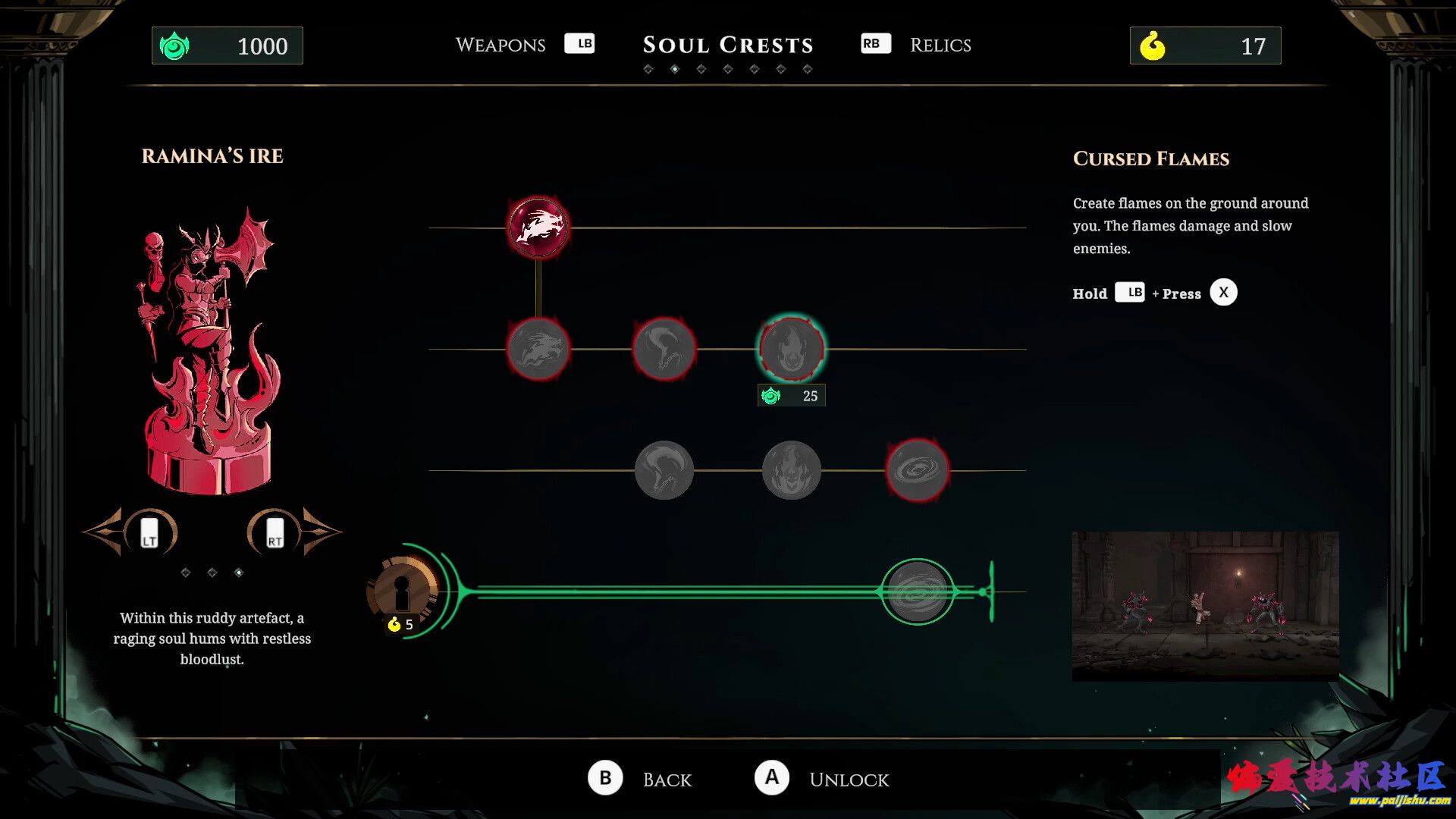The width and height of the screenshot is (1456, 819).
Task: Select the highlighted Cursed Flames node
Action: [x=791, y=349]
